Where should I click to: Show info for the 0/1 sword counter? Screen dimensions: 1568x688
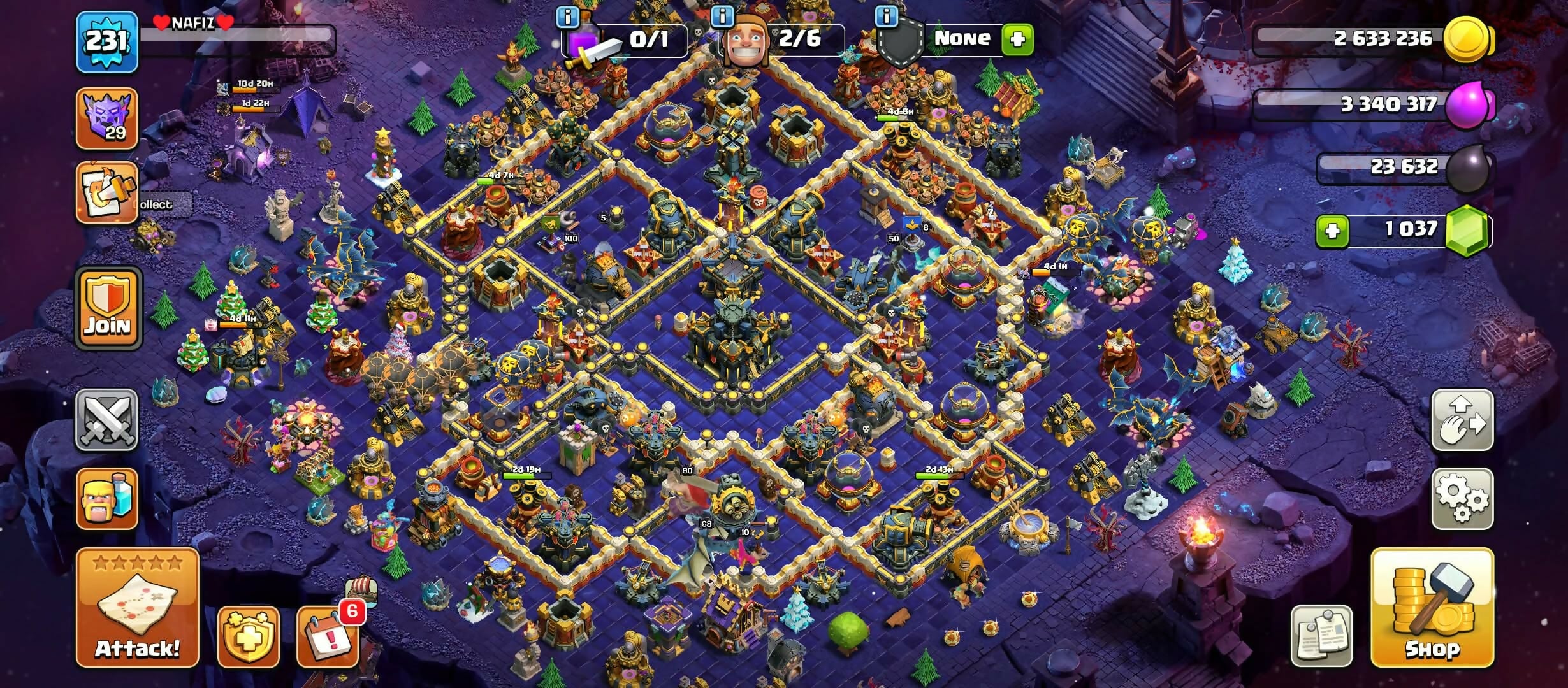click(567, 17)
